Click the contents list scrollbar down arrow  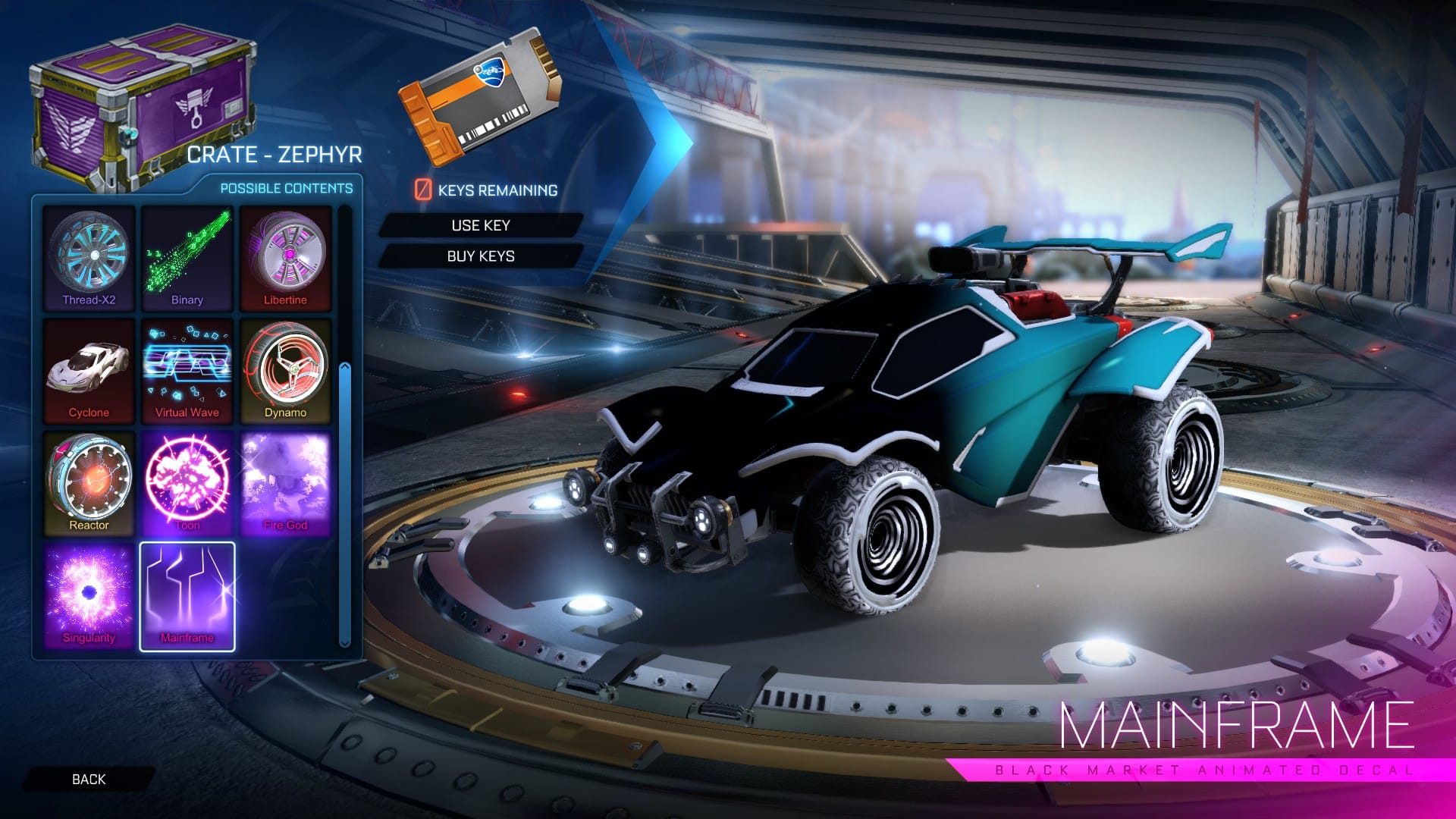coord(345,643)
